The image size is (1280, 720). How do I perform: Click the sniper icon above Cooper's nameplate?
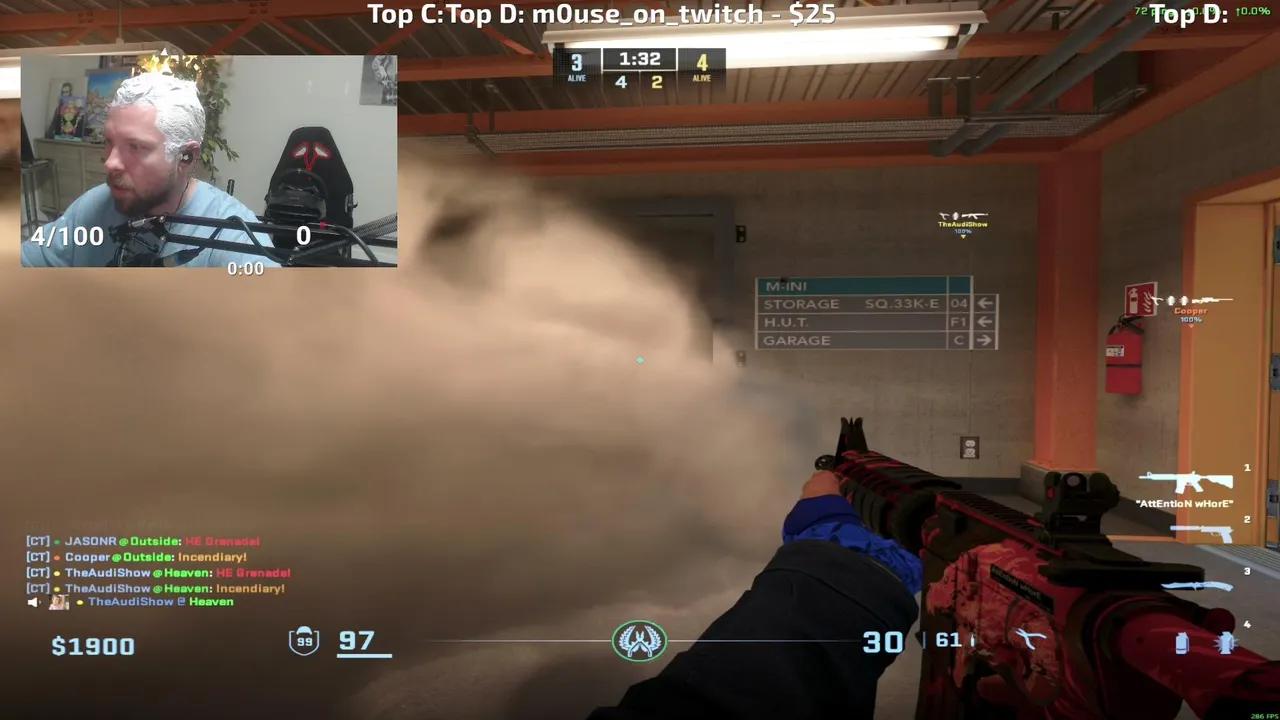coord(1190,300)
